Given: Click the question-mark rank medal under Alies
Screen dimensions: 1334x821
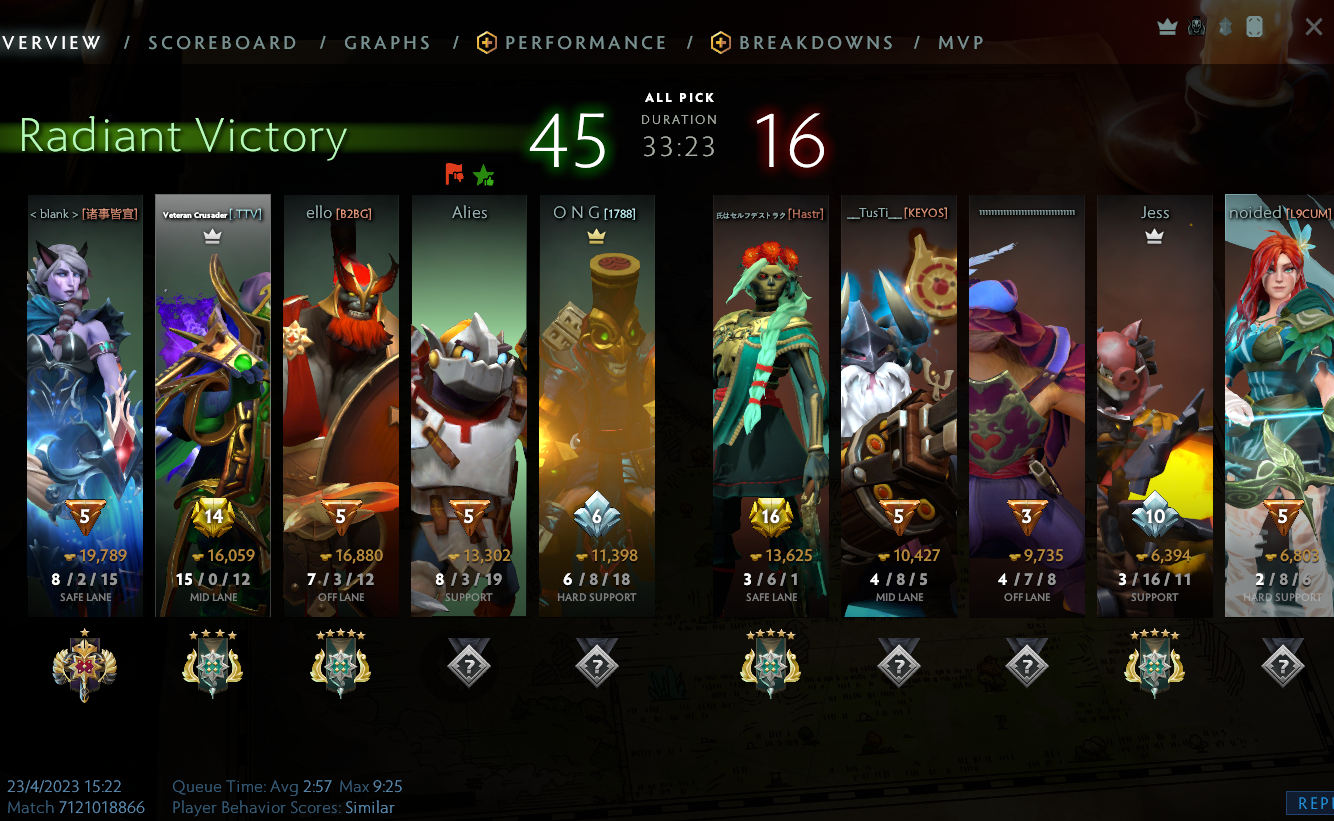Looking at the screenshot, I should (x=469, y=663).
